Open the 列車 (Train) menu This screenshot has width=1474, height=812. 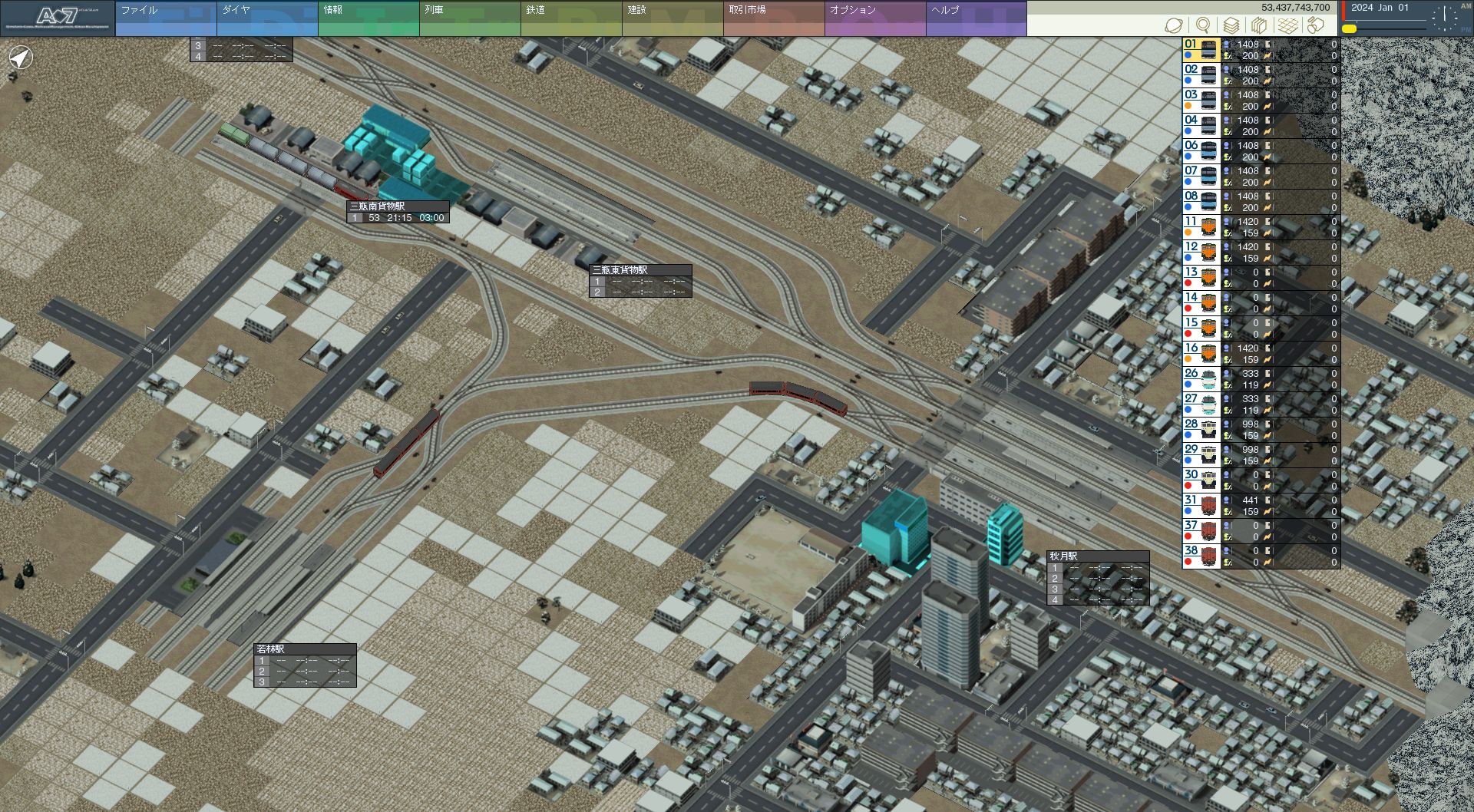pos(469,18)
